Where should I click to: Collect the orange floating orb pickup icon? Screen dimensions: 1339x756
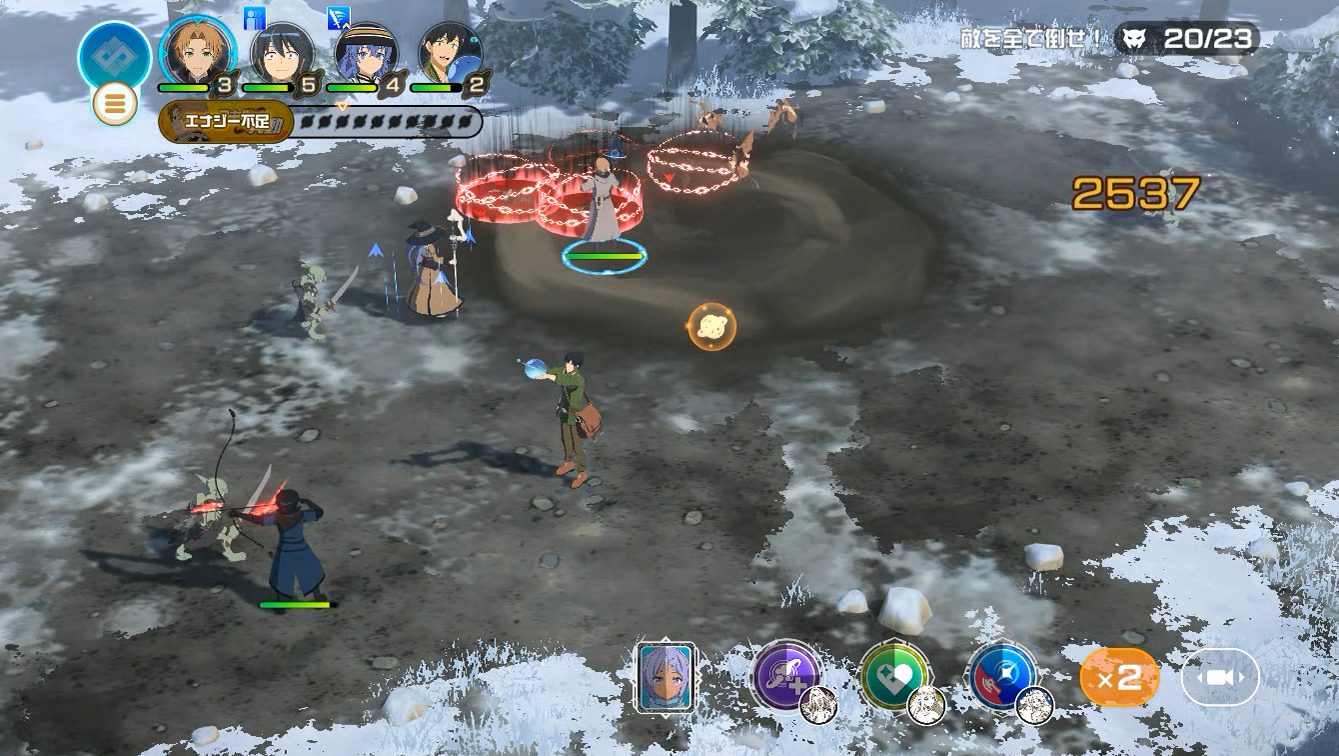(712, 327)
